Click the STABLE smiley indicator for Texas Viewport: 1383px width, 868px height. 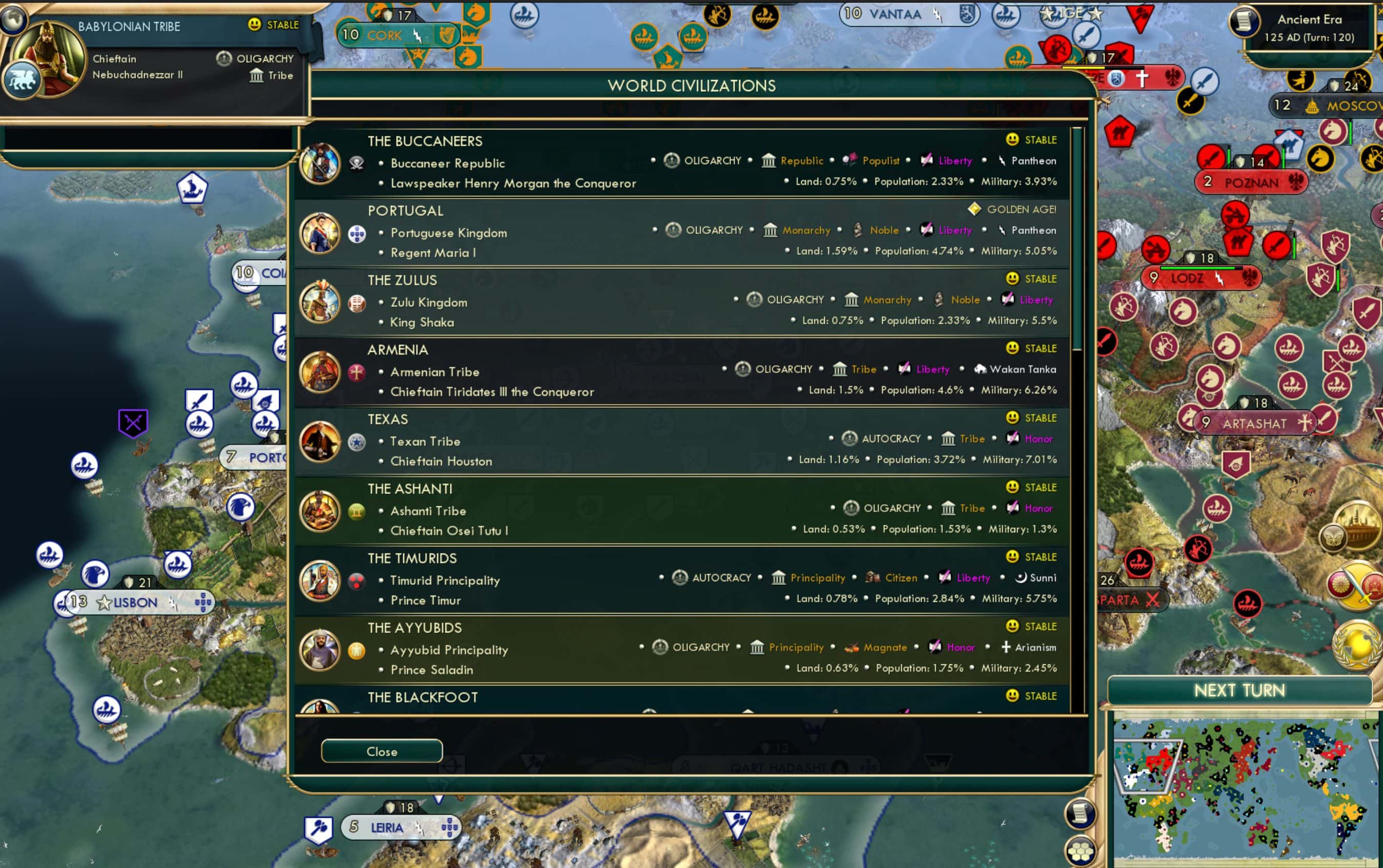click(x=1013, y=418)
